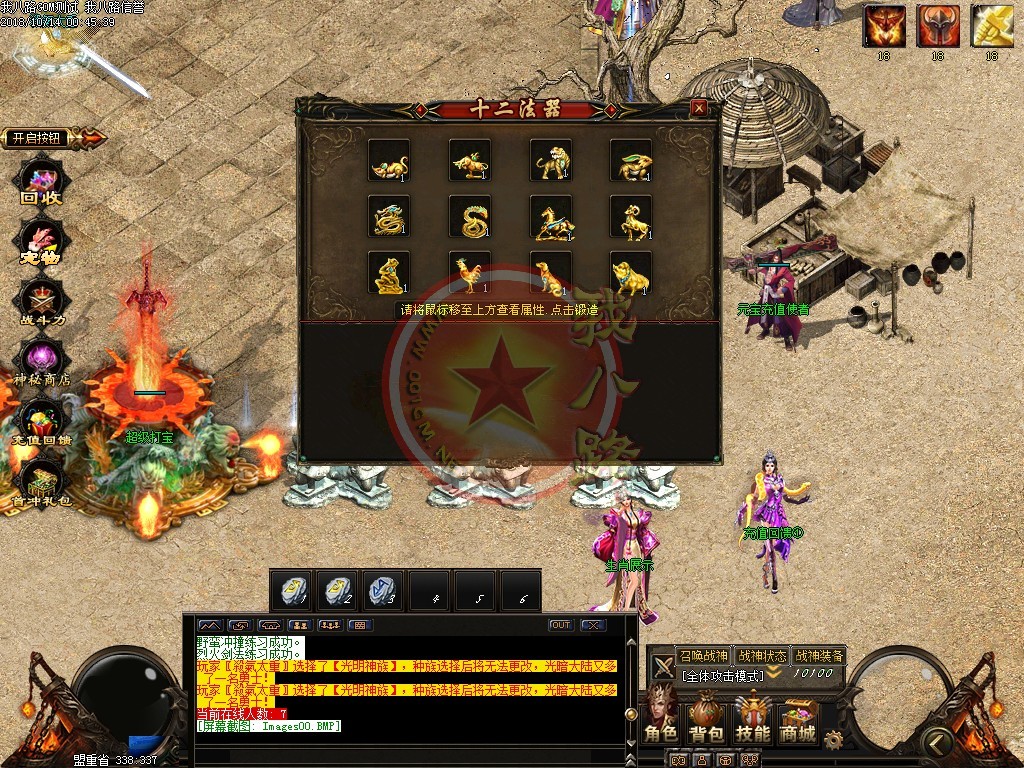This screenshot has height=768, width=1024.
Task: Choose the golden tiger artifact
Action: point(551,160)
